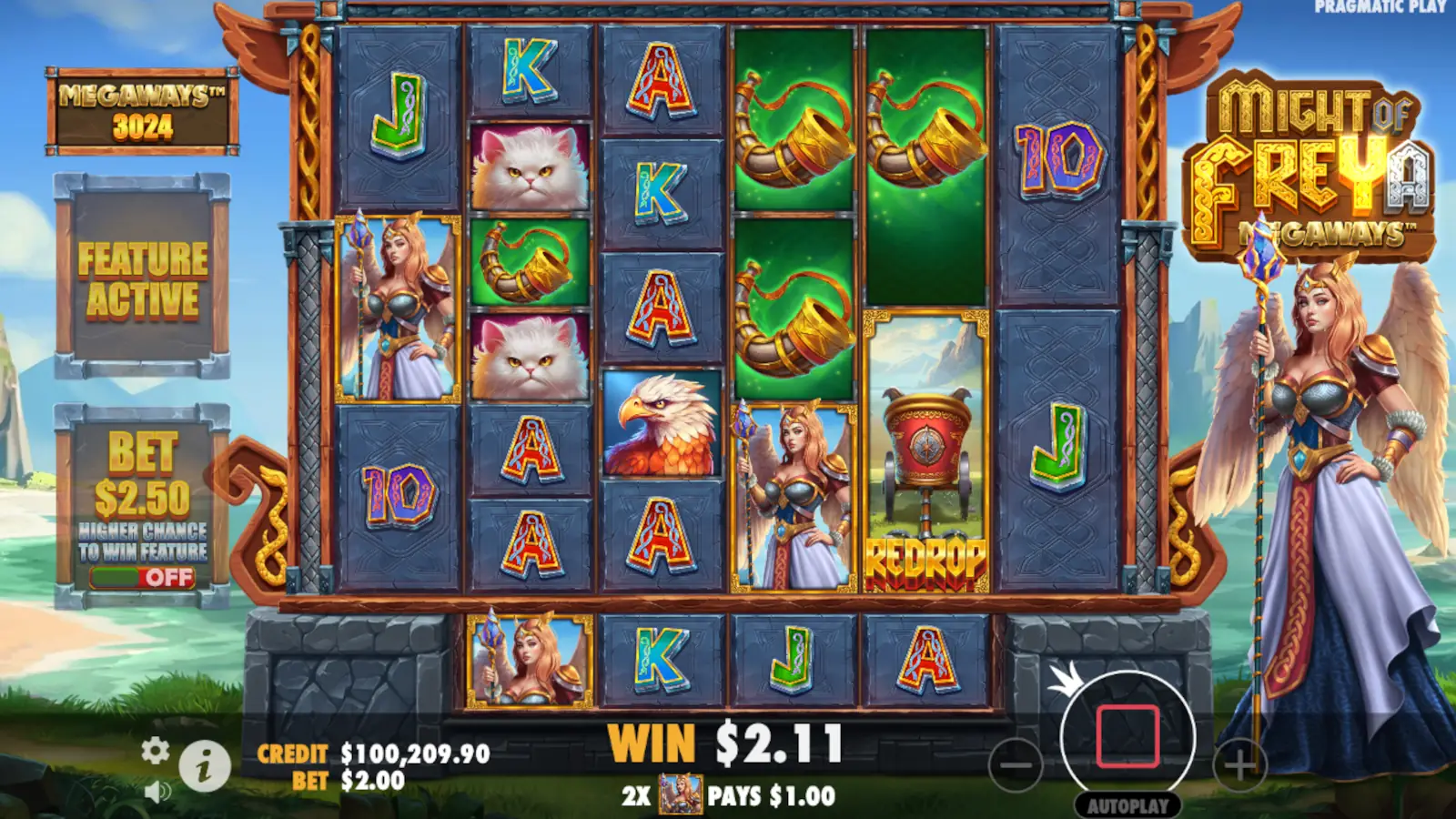Open the settings gear menu
The image size is (1456, 819).
point(157,752)
